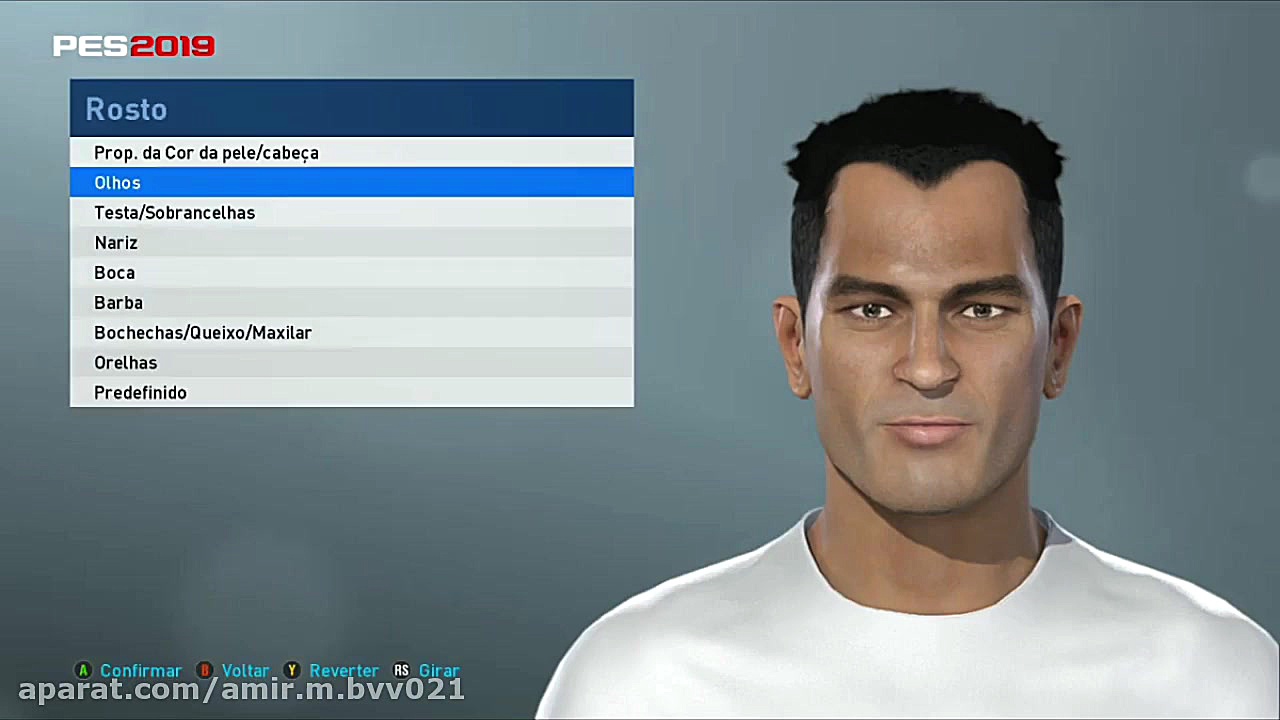Click the green A Confirmar button icon
Screen dimensions: 1280x720
pyautogui.click(x=84, y=671)
